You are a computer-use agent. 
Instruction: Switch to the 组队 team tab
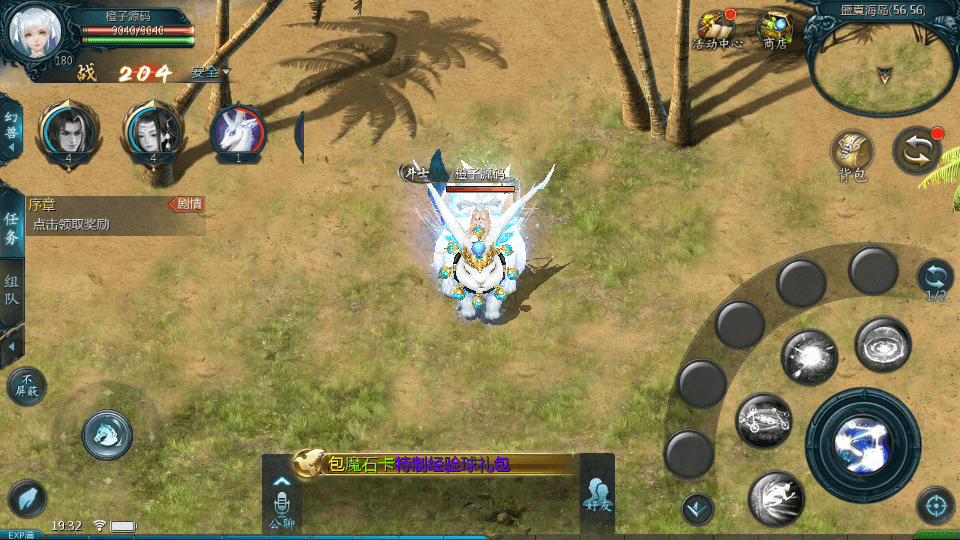(x=12, y=289)
